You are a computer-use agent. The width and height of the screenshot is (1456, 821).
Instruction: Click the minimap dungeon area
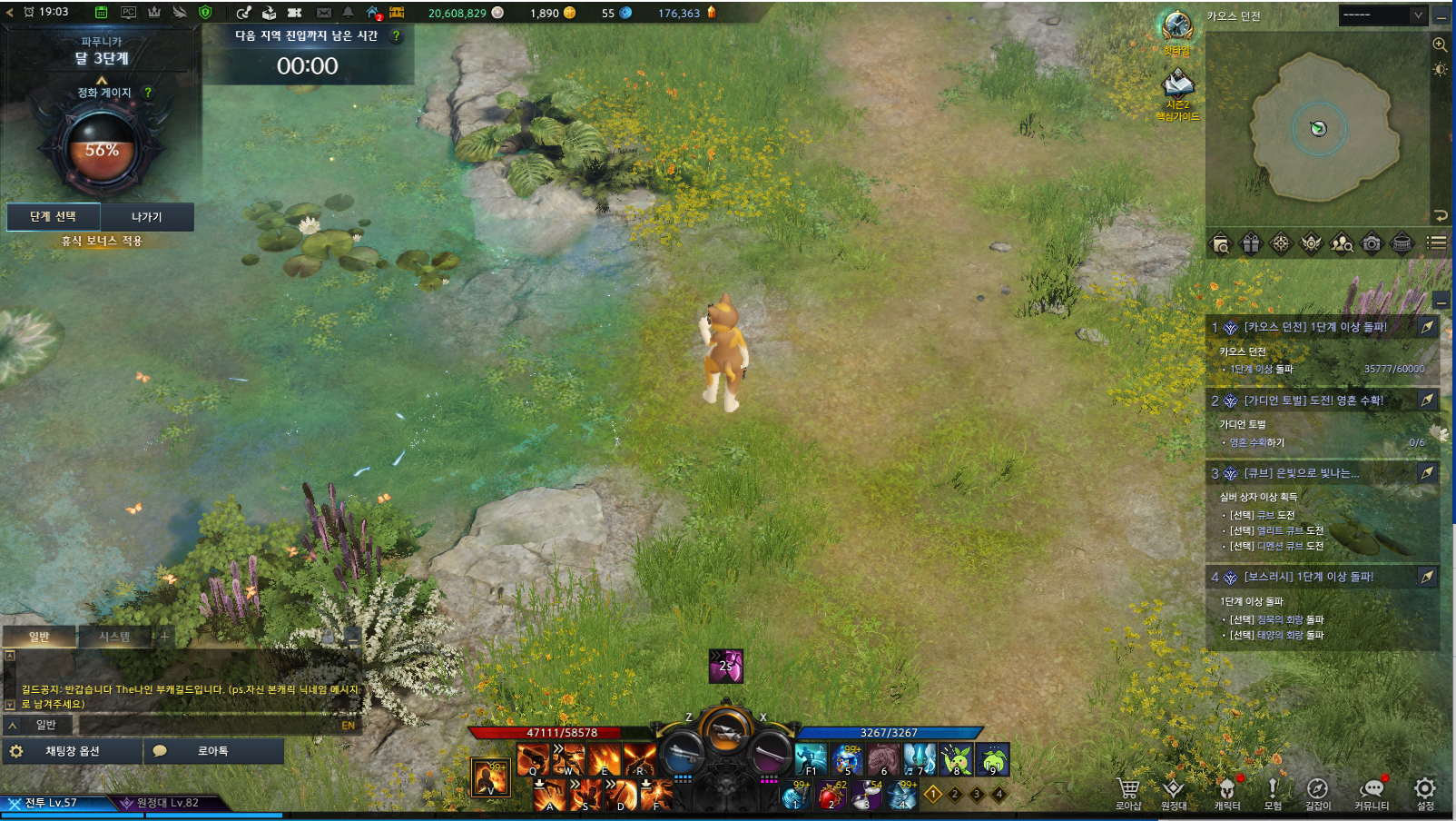tap(1318, 128)
